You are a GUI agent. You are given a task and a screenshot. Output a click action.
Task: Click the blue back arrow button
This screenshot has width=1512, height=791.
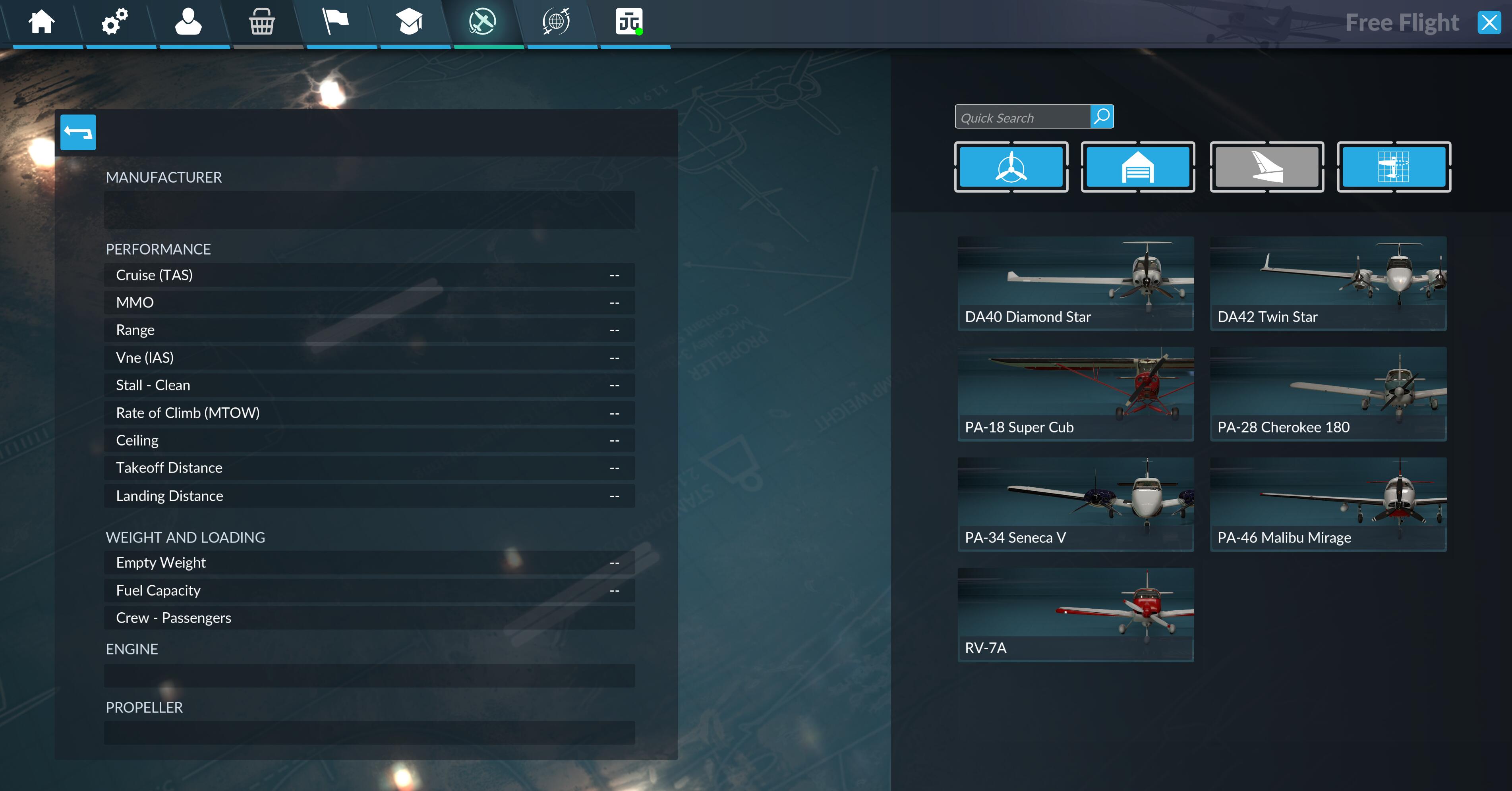78,133
